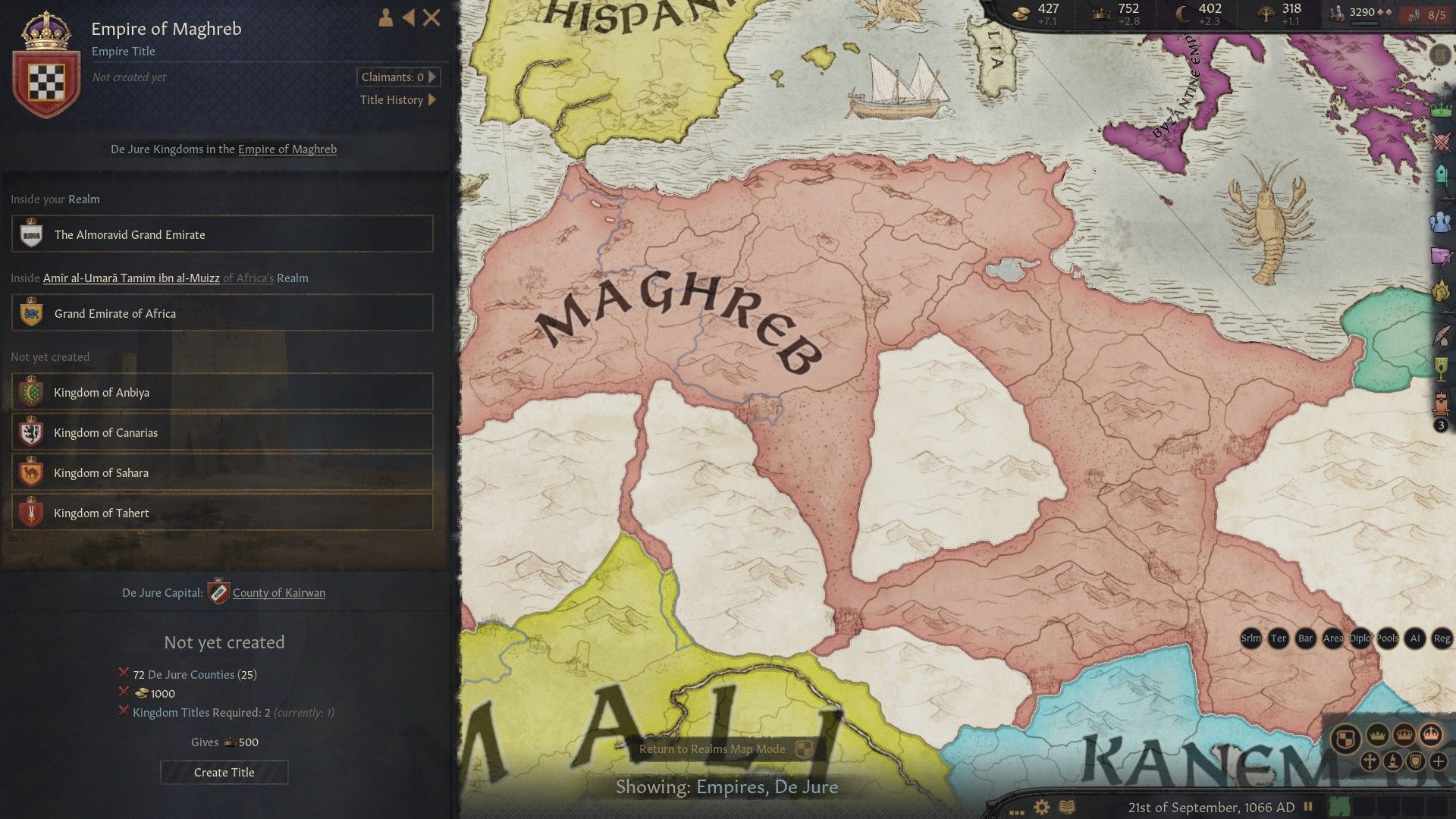Switch to Terrain view using the Ter button
The image size is (1456, 819).
(x=1279, y=639)
